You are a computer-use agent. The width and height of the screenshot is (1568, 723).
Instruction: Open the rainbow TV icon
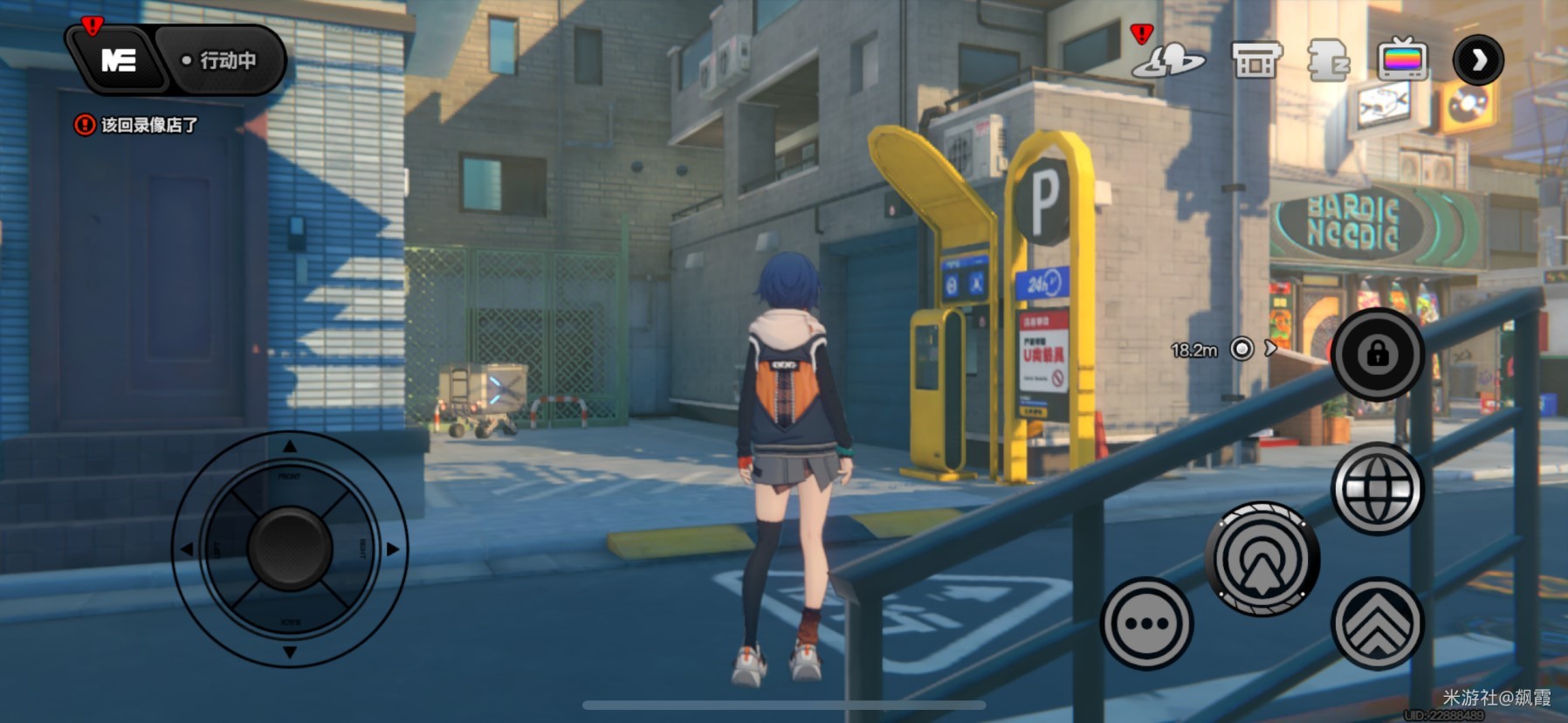point(1402,60)
